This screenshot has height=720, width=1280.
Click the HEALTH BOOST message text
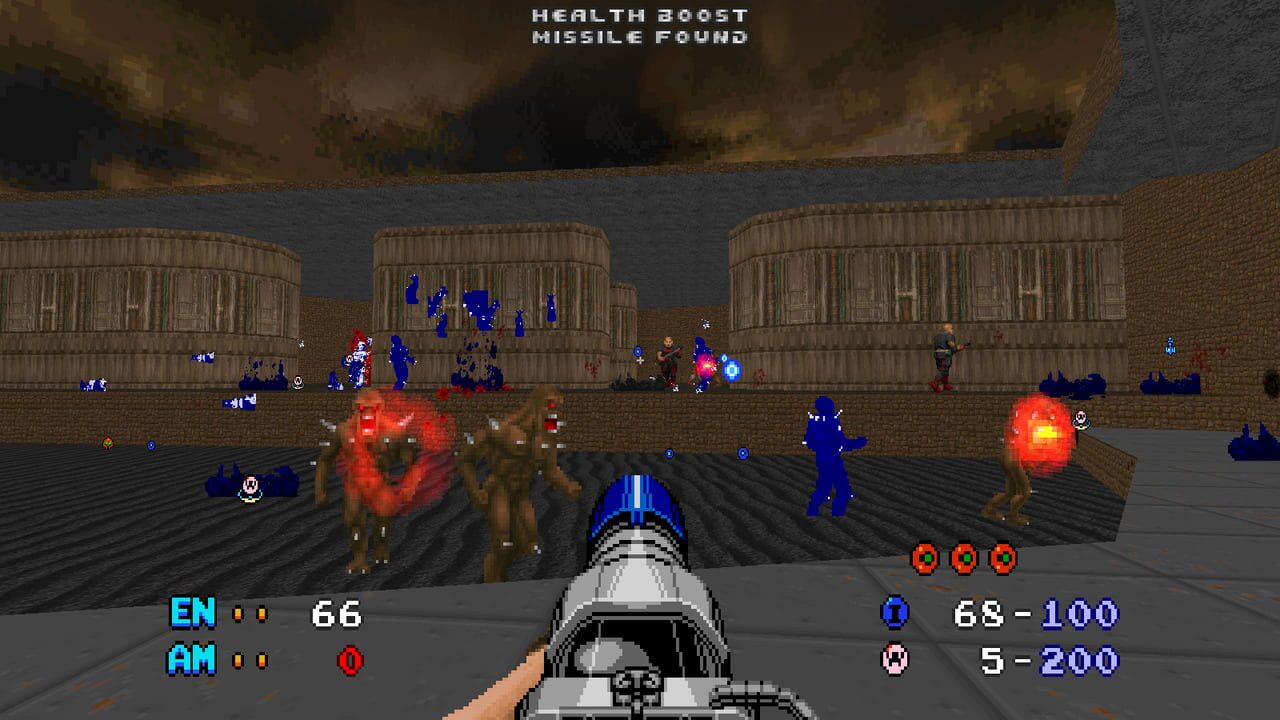[x=639, y=15]
